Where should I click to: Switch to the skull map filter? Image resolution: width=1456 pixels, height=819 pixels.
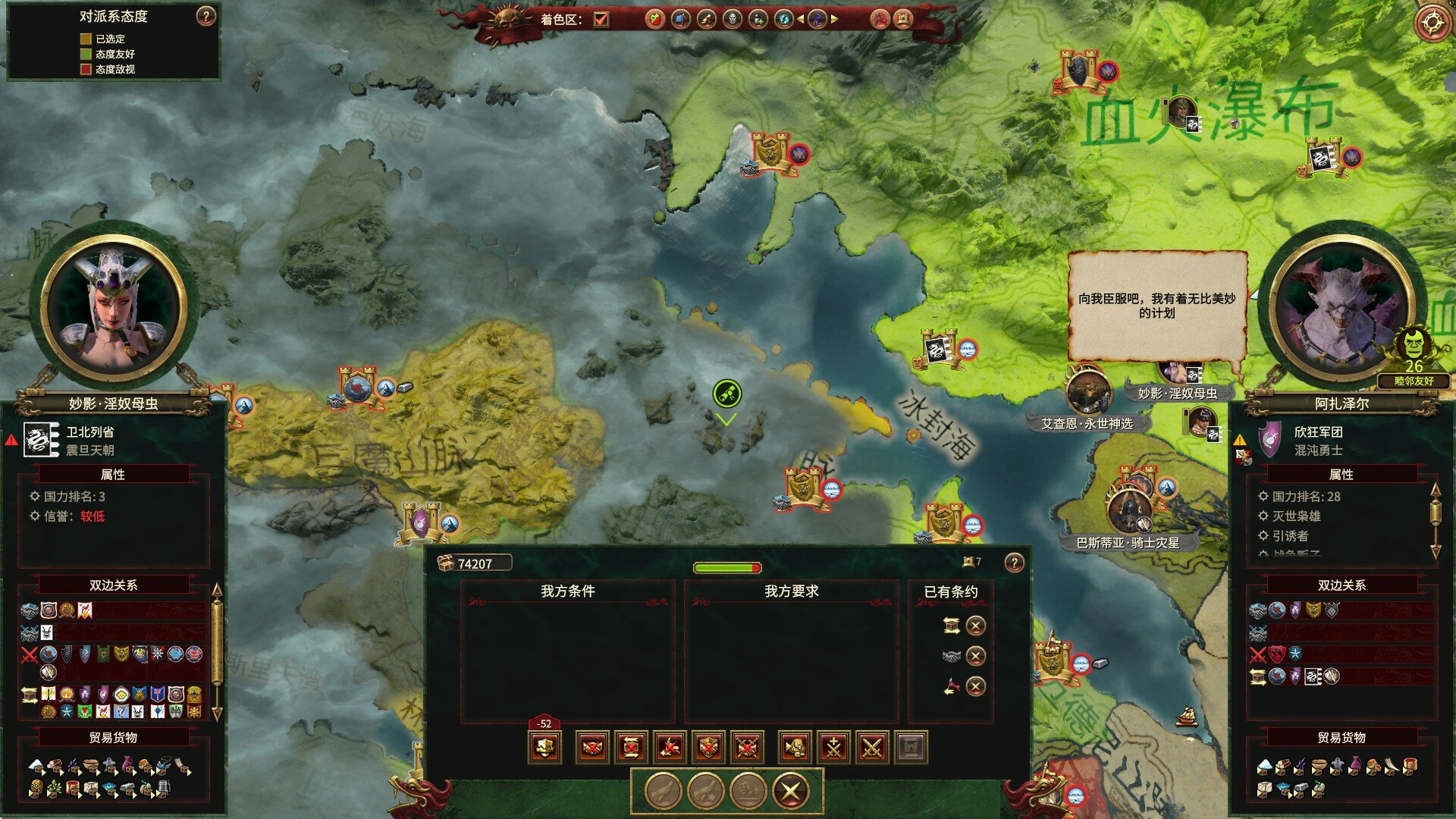click(732, 19)
